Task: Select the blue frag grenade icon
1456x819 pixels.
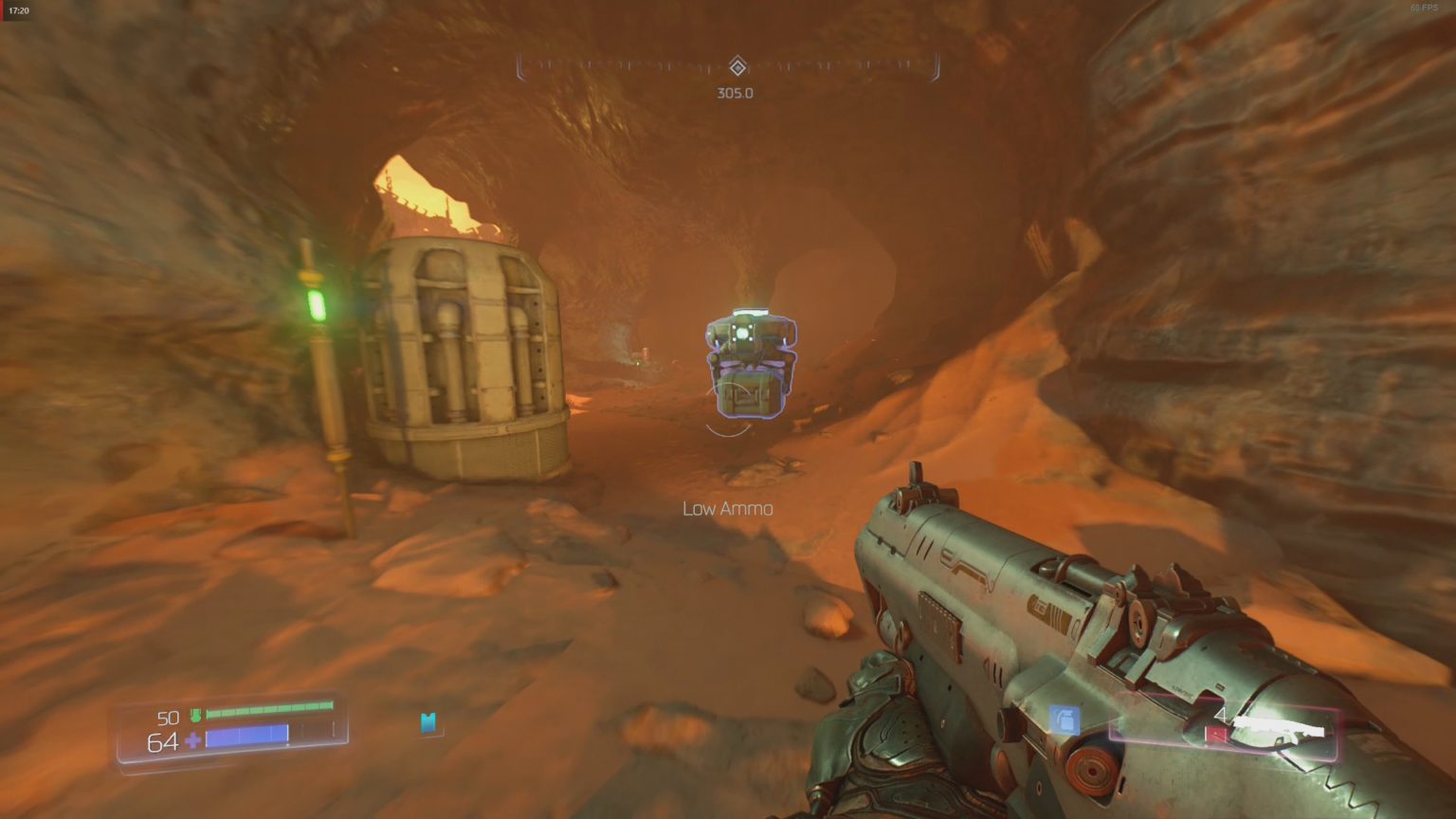Action: [1065, 720]
